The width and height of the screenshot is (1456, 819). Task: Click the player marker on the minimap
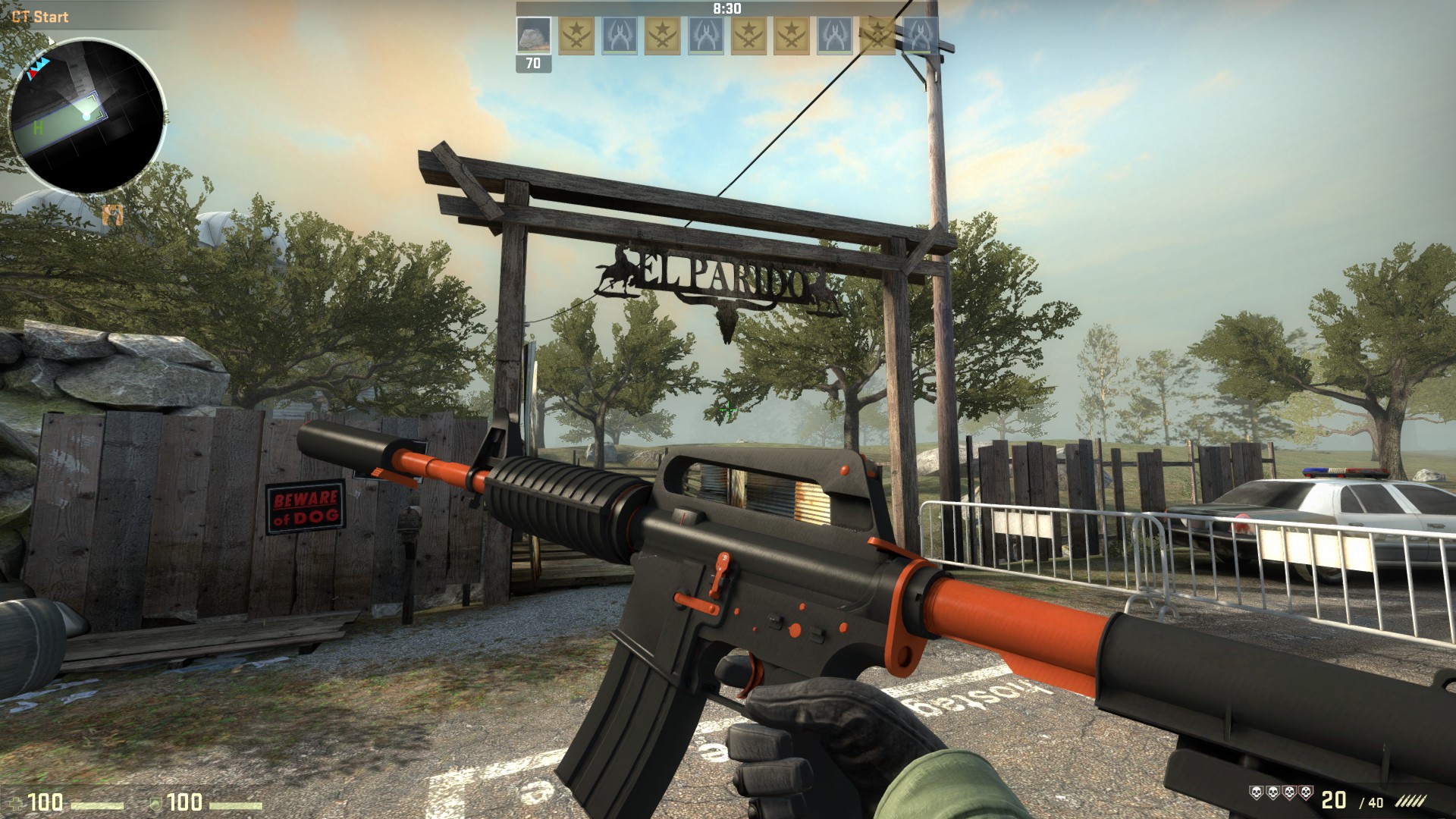[87, 115]
